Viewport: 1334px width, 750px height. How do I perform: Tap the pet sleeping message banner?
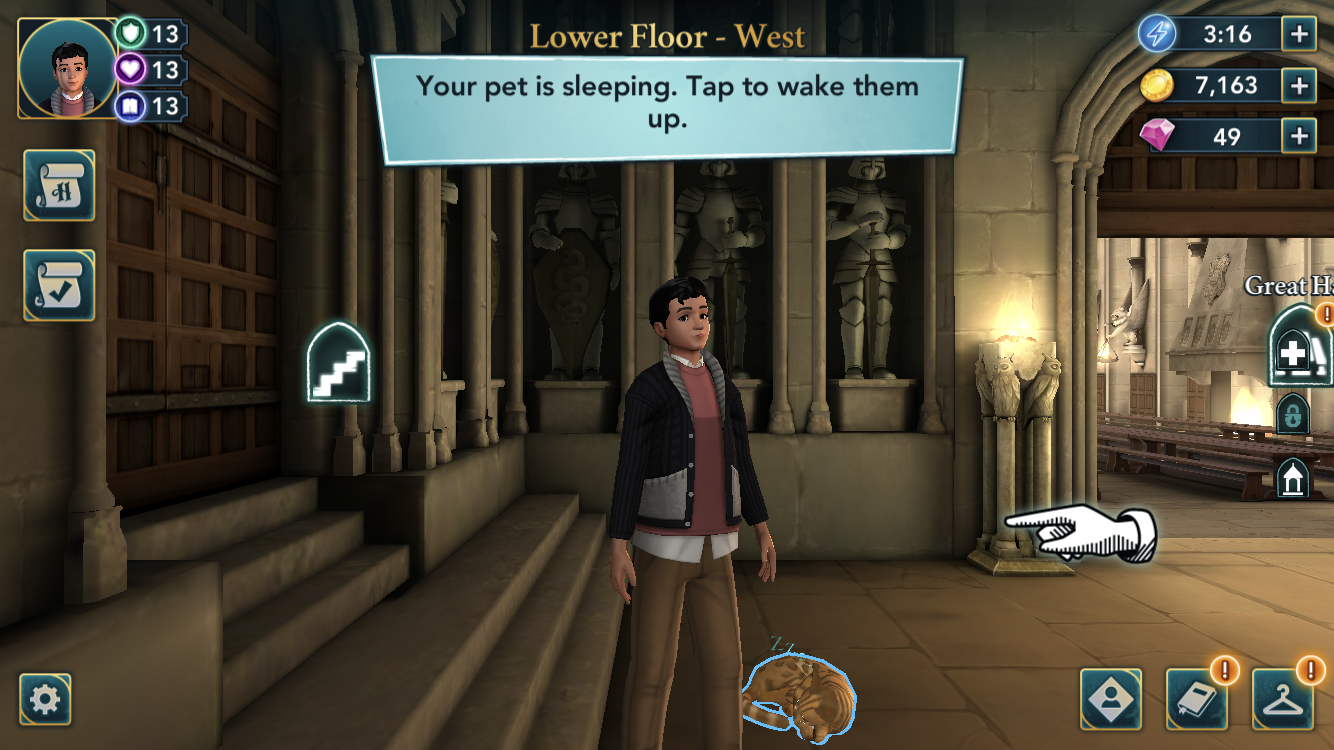pos(667,109)
